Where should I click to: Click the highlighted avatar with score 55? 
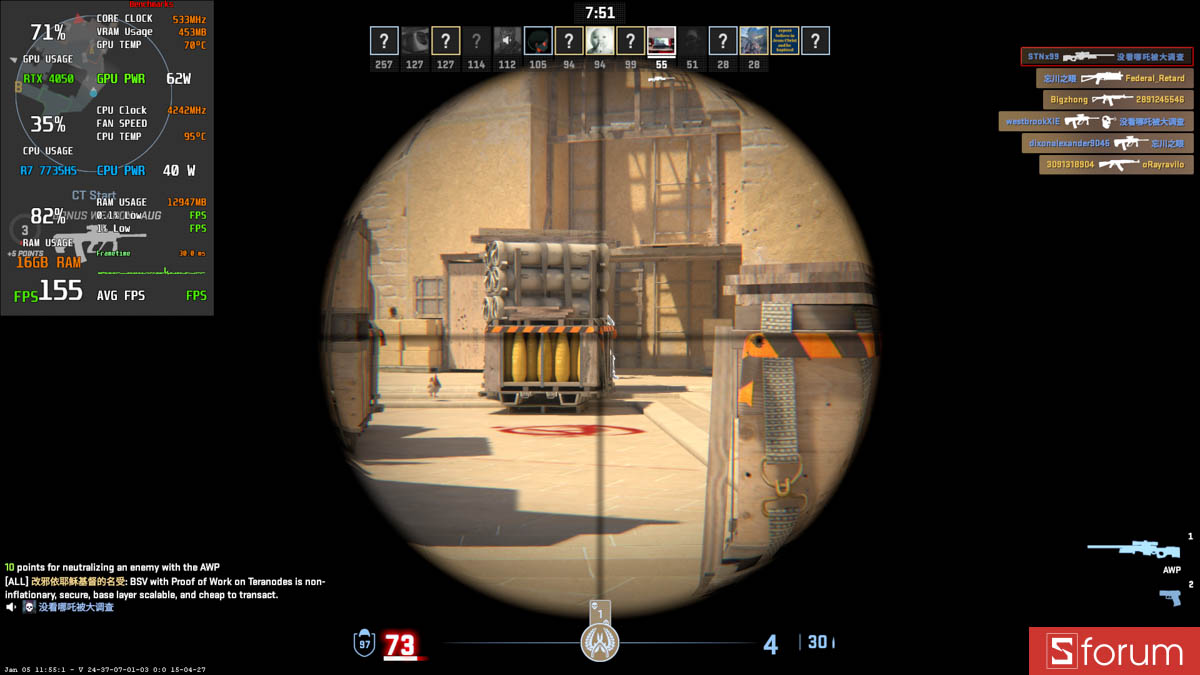point(661,41)
